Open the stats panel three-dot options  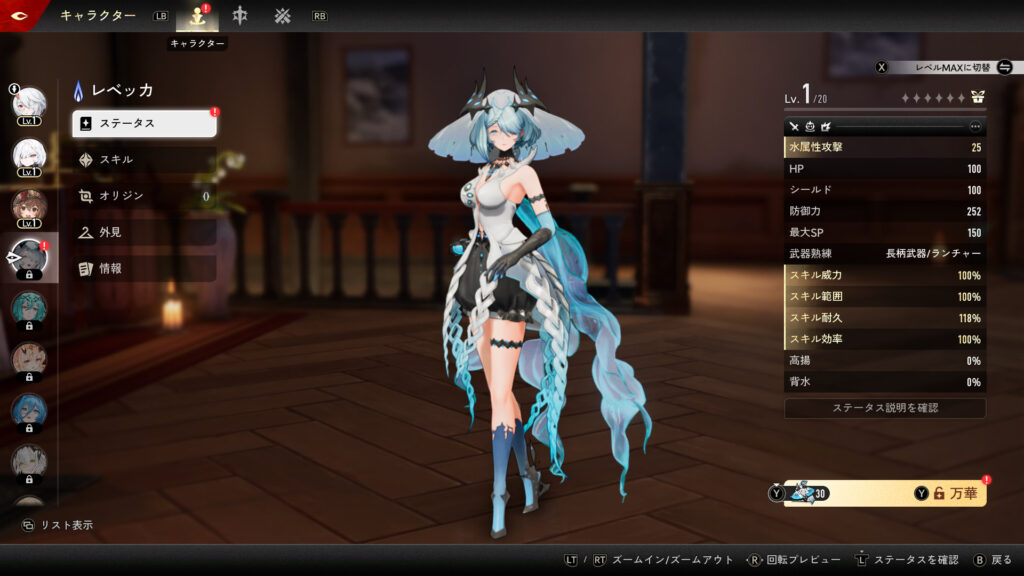pyautogui.click(x=975, y=127)
